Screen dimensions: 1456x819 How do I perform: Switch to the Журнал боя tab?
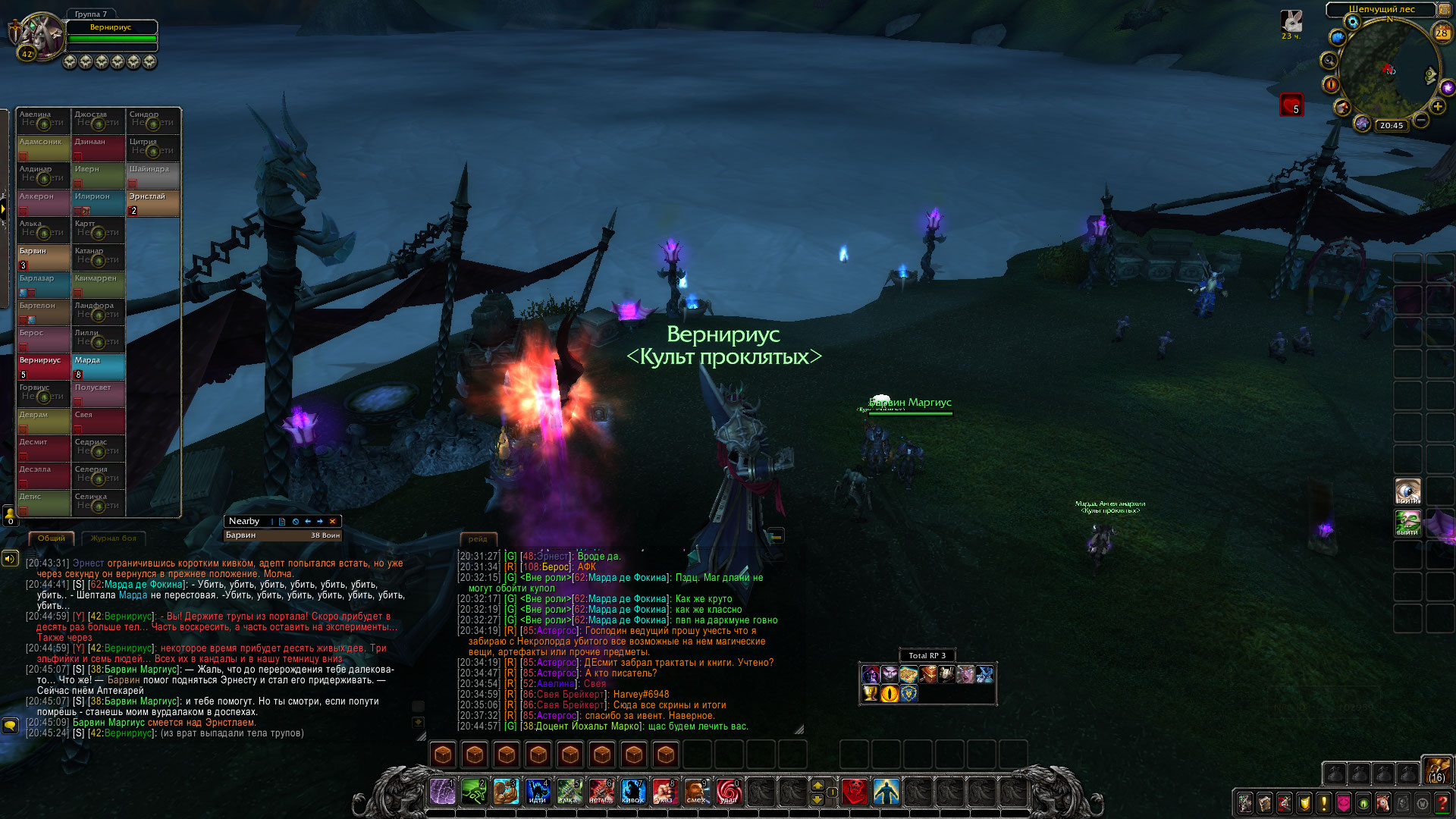coord(113,538)
